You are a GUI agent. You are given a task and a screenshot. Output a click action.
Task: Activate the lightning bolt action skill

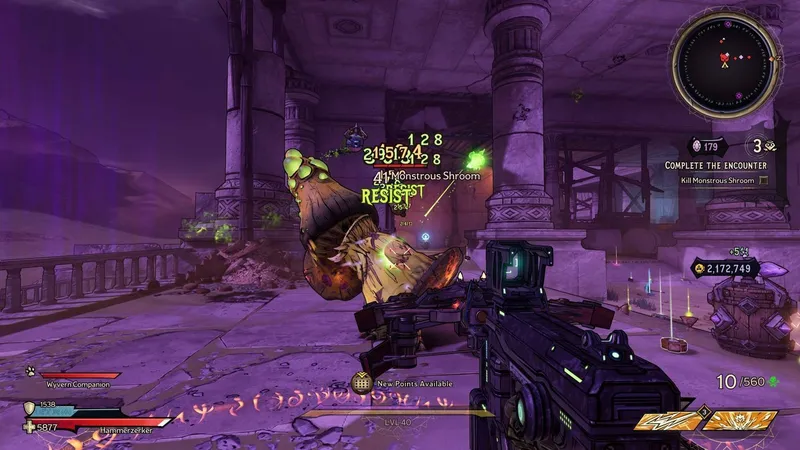pyautogui.click(x=668, y=421)
